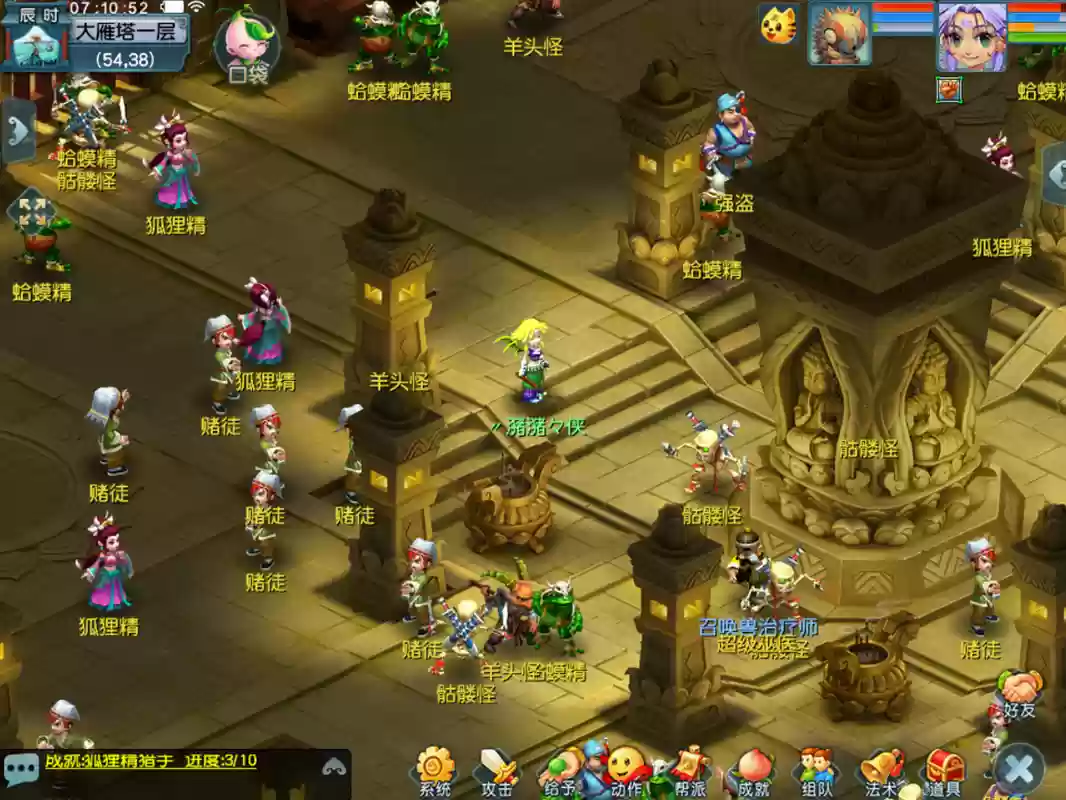Screen dimensions: 1066x800
Task: Collapse the bottom toolbar with the X button
Action: point(1019,770)
